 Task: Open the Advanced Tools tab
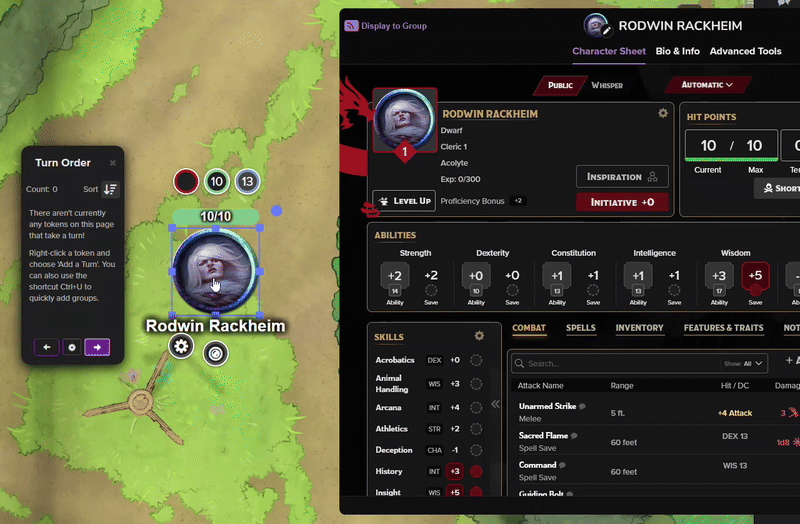click(745, 52)
